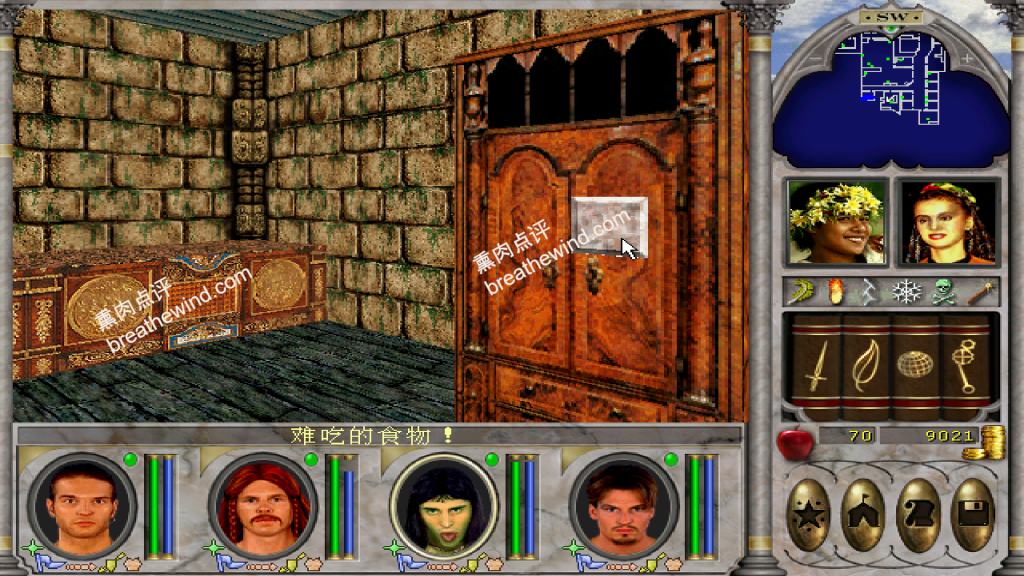
Task: Select the green-faced party member portrait
Action: tap(443, 506)
